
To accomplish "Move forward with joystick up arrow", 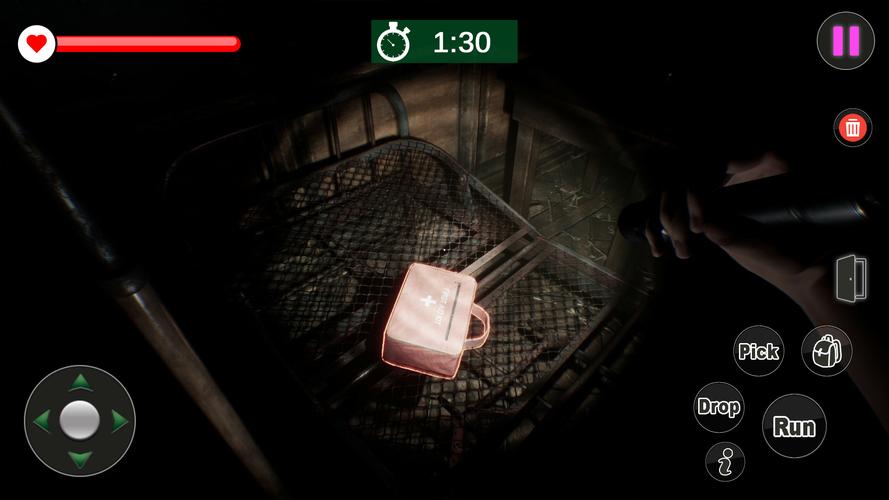I will 80,382.
